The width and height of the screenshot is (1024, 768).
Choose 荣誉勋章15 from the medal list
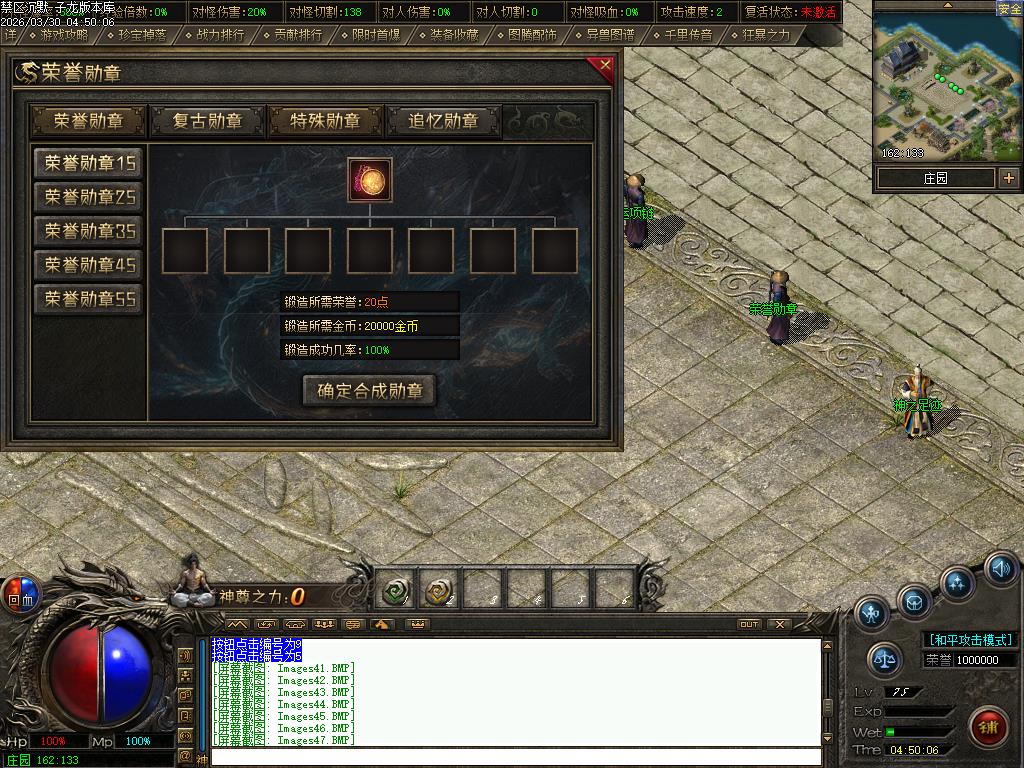tap(89, 163)
